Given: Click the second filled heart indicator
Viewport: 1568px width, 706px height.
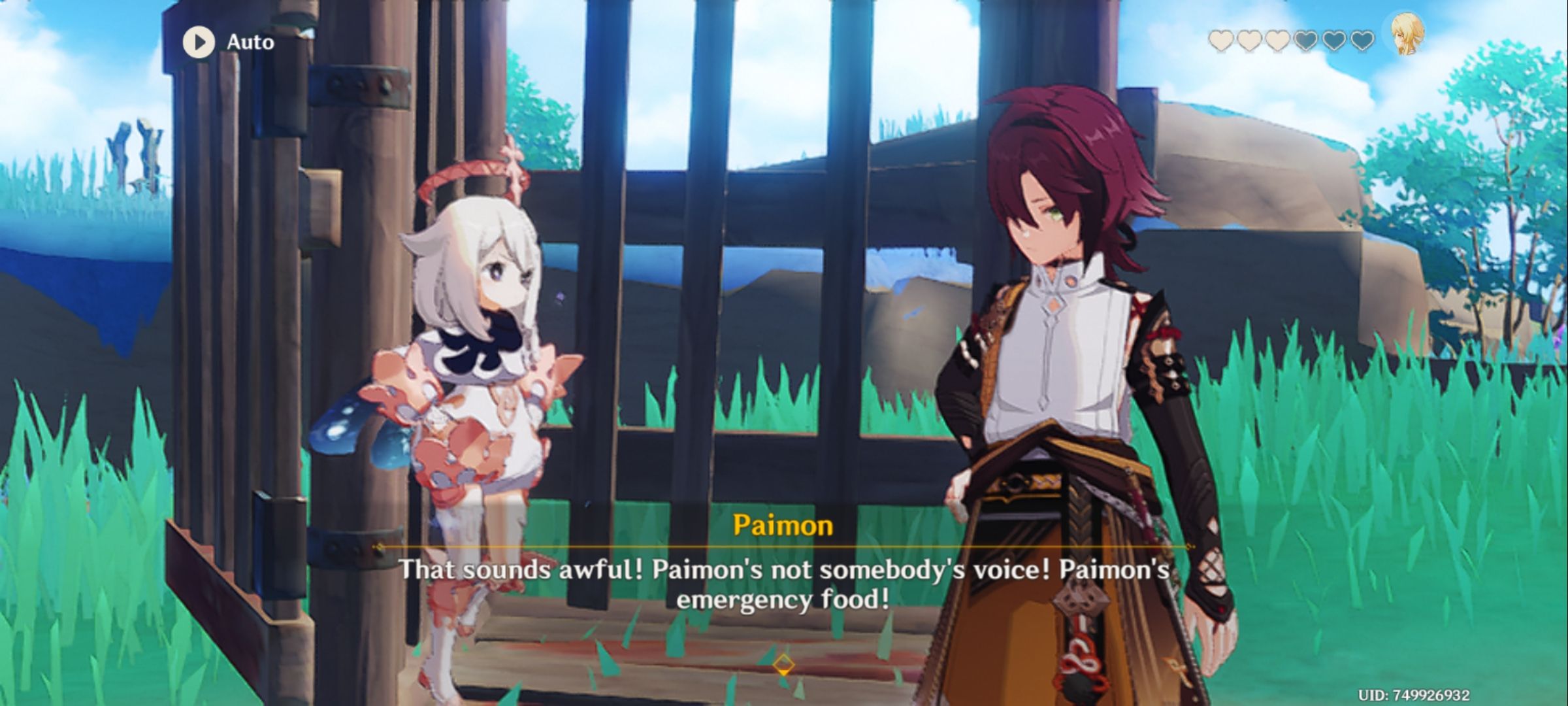Looking at the screenshot, I should (x=1249, y=42).
